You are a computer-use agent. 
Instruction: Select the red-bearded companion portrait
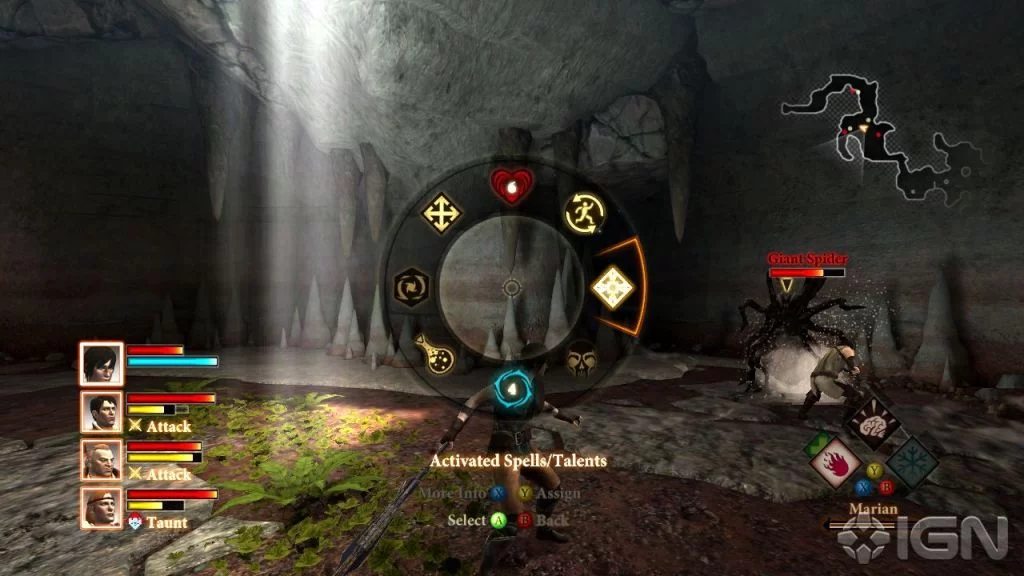coord(102,459)
